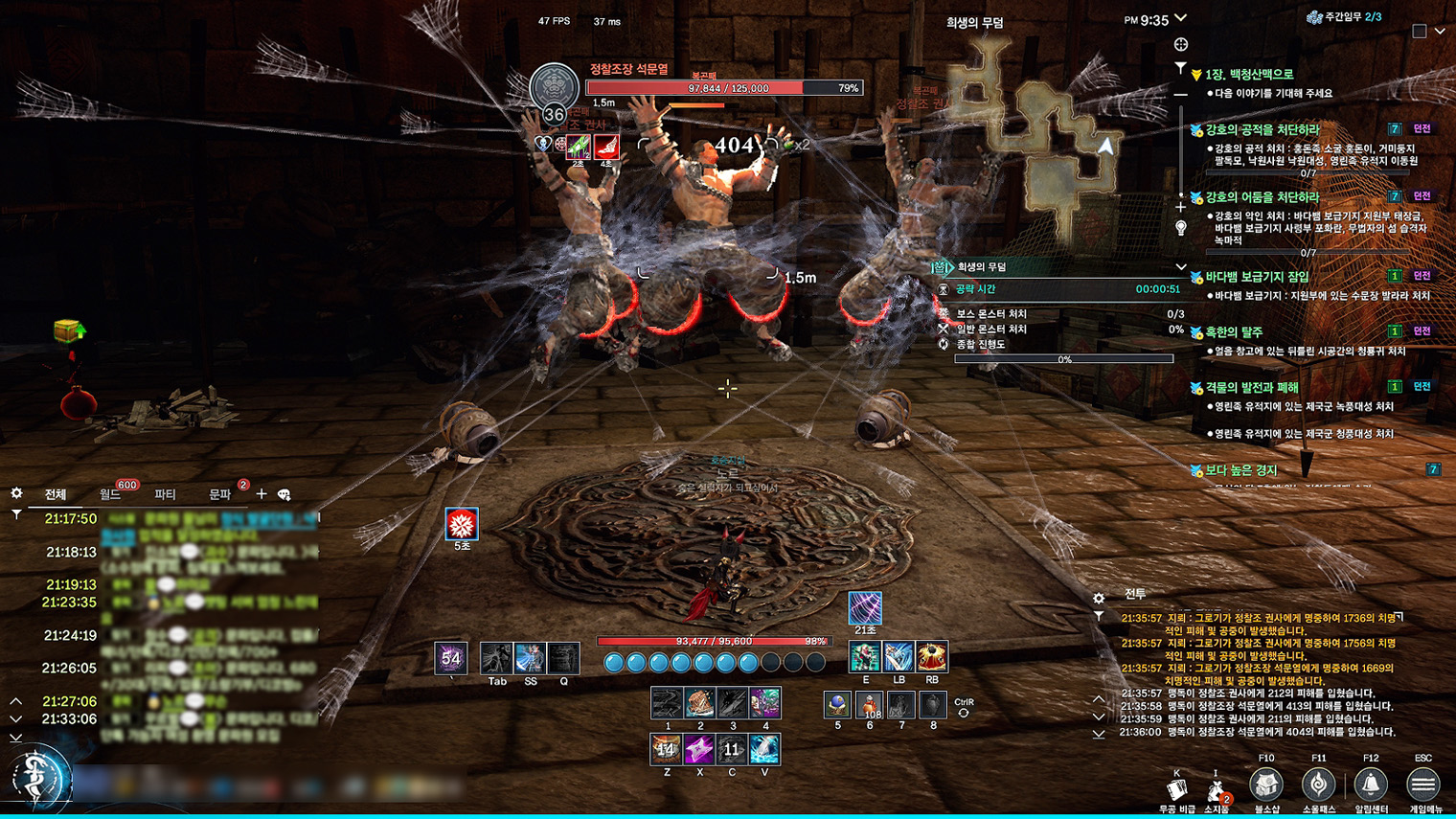Add a new chat tab with plus
This screenshot has height=819, width=1456.
pyautogui.click(x=262, y=494)
